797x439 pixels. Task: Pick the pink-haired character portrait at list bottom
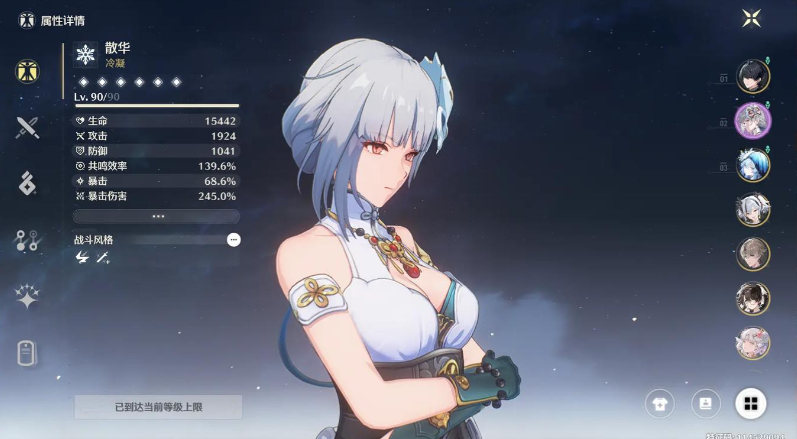click(752, 342)
